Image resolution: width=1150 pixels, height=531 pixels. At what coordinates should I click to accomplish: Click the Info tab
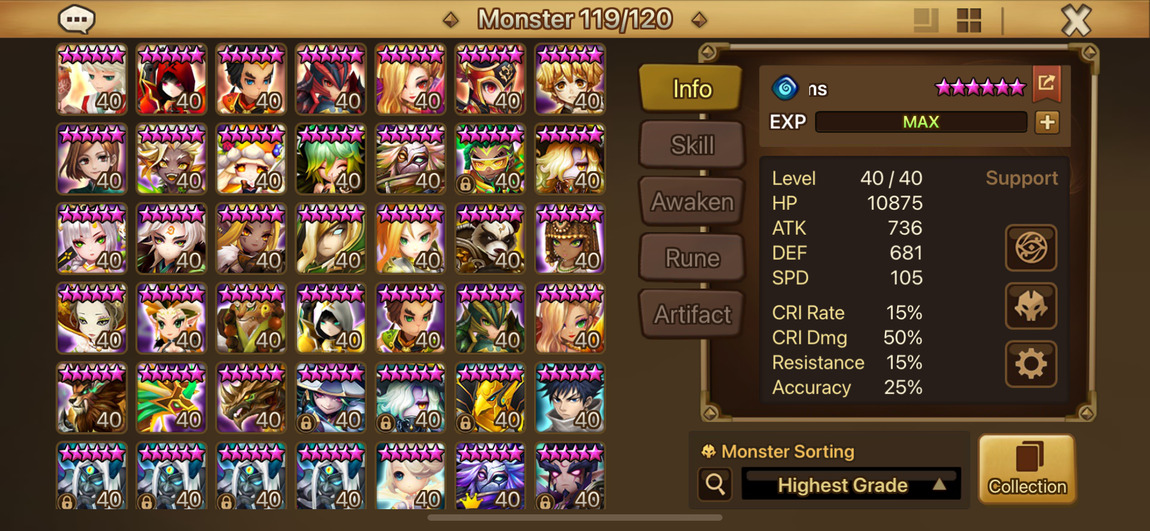coord(692,89)
